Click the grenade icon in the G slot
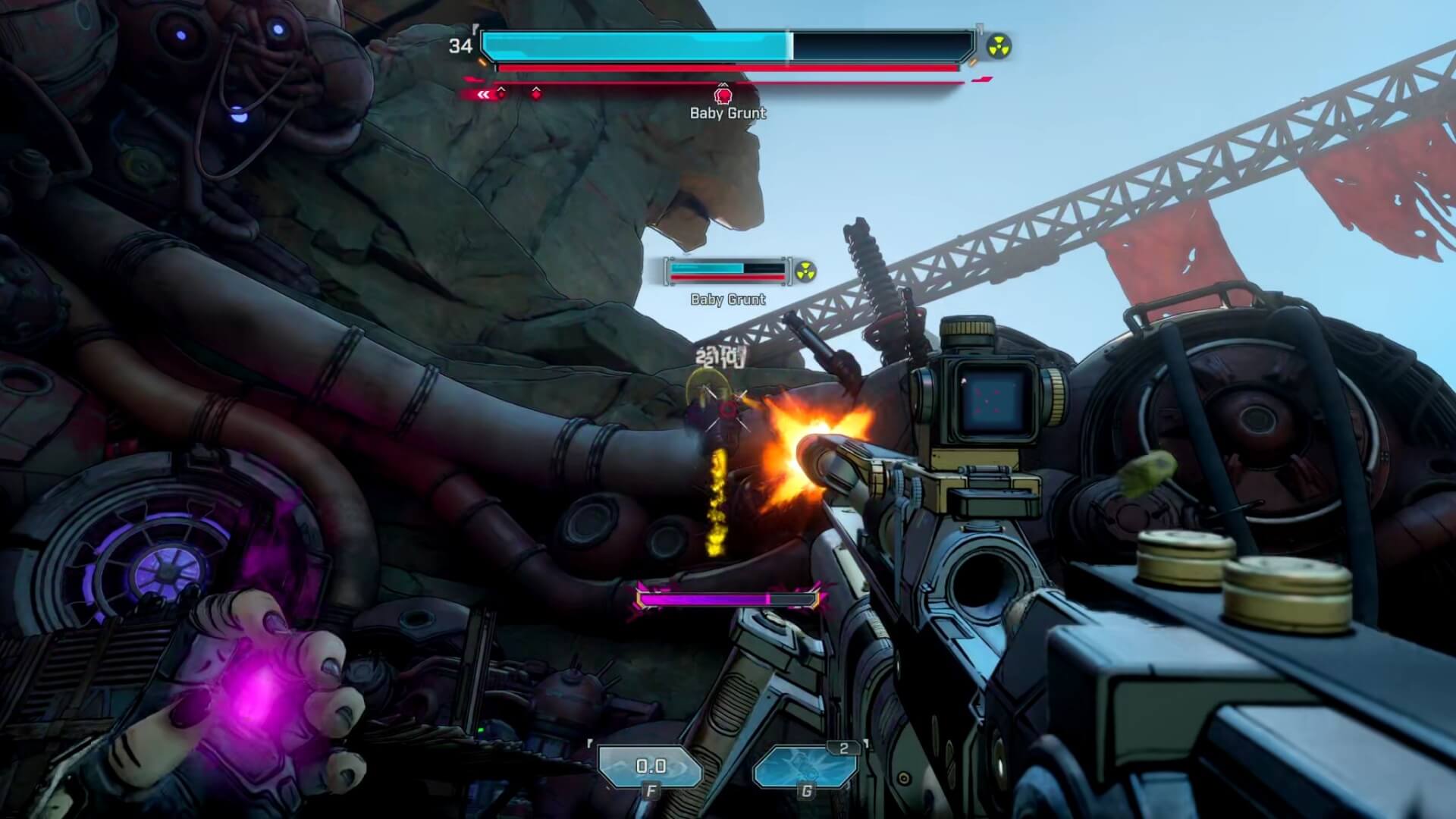Screen dimensions: 1456x819 [x=805, y=766]
